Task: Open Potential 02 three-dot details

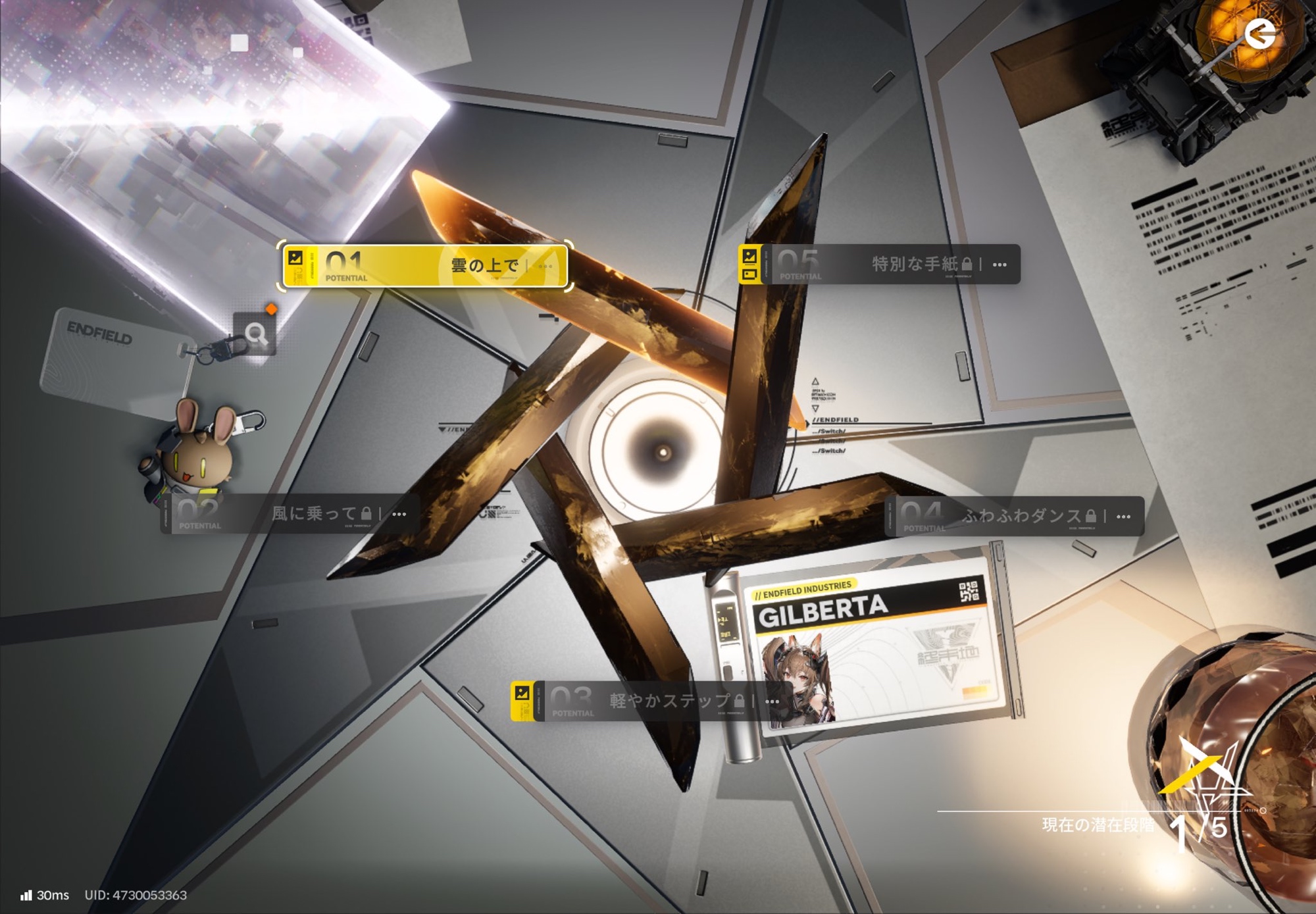Action: coord(399,514)
